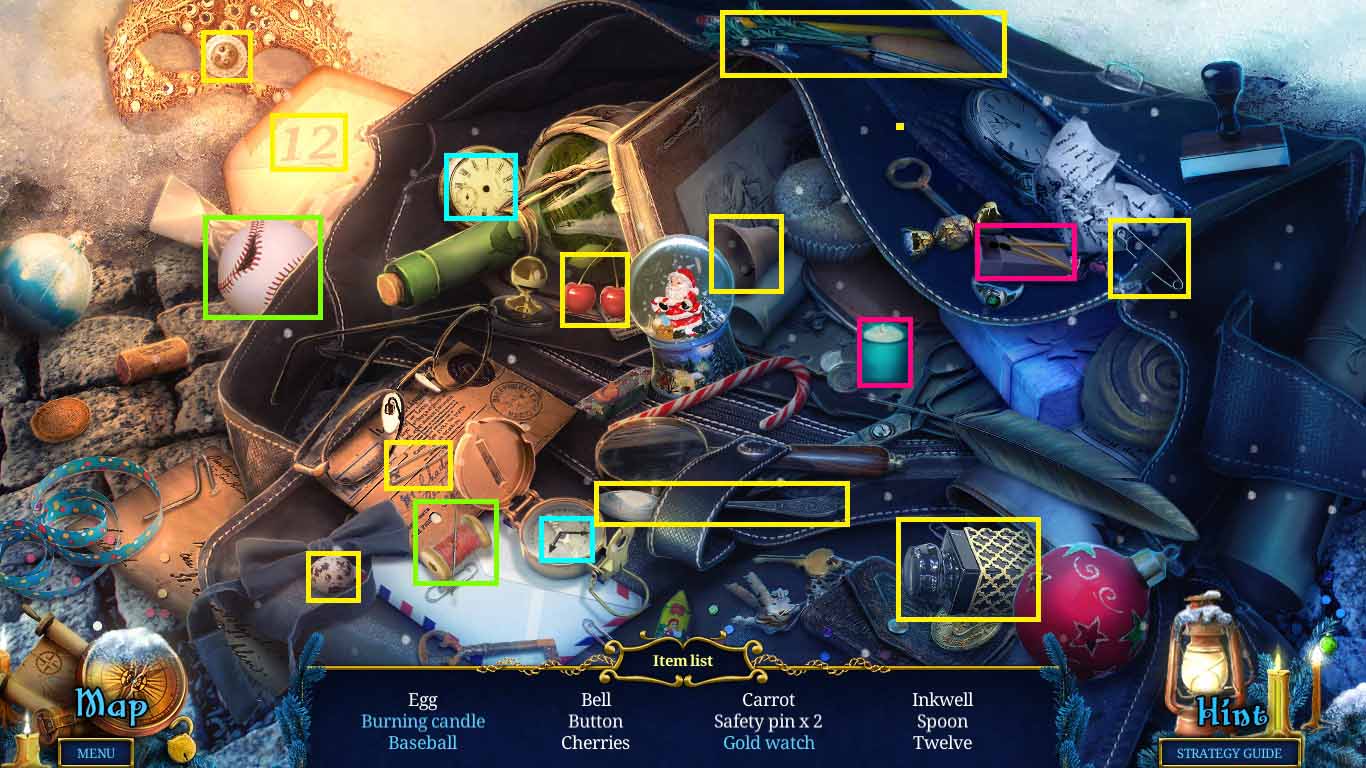Click the button on the mask
Viewport: 1366px width, 768px height.
pos(228,55)
